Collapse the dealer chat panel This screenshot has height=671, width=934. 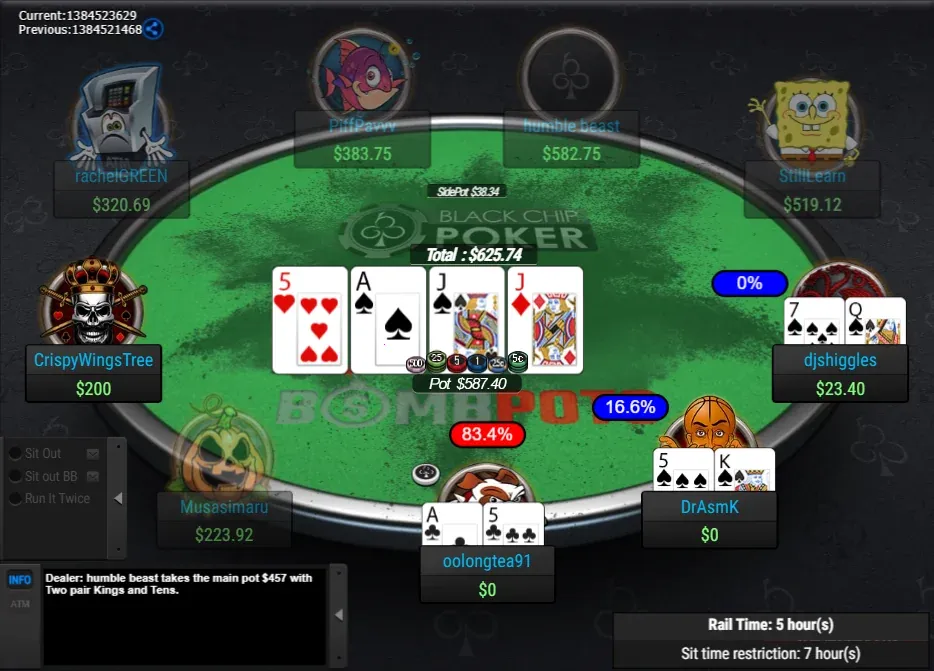[338, 614]
